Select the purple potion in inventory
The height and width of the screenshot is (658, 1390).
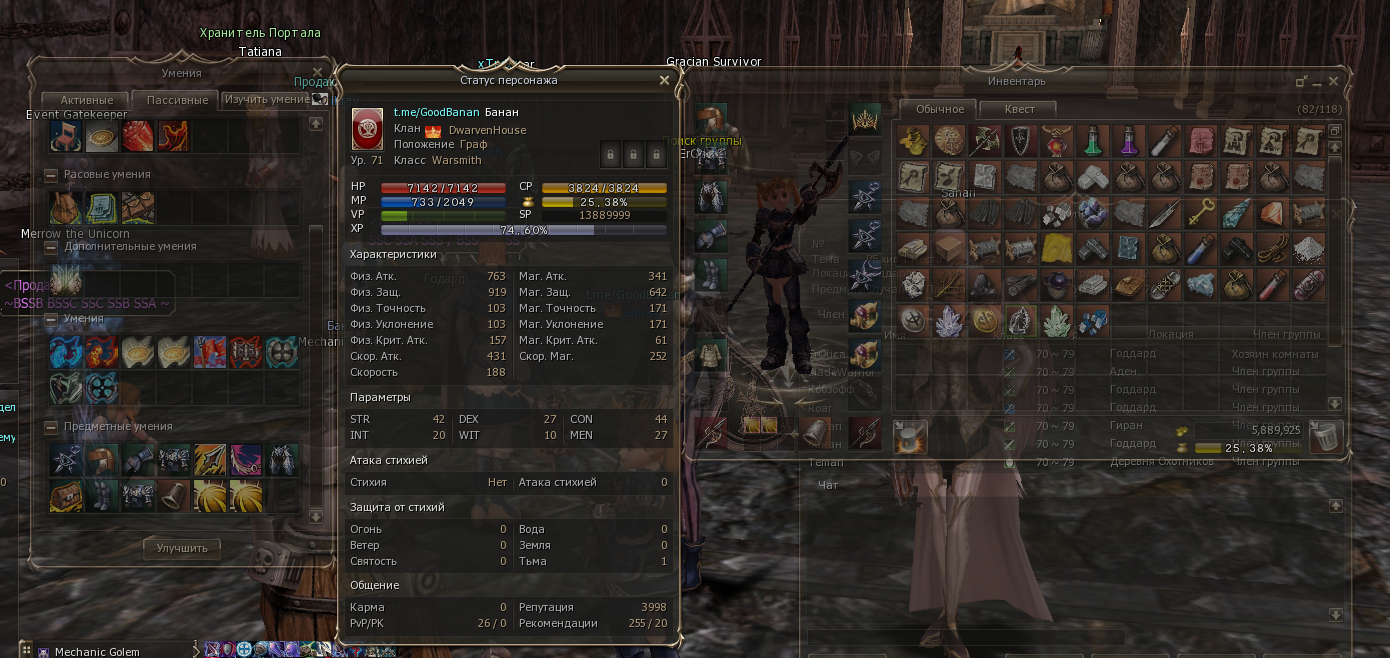click(1128, 141)
